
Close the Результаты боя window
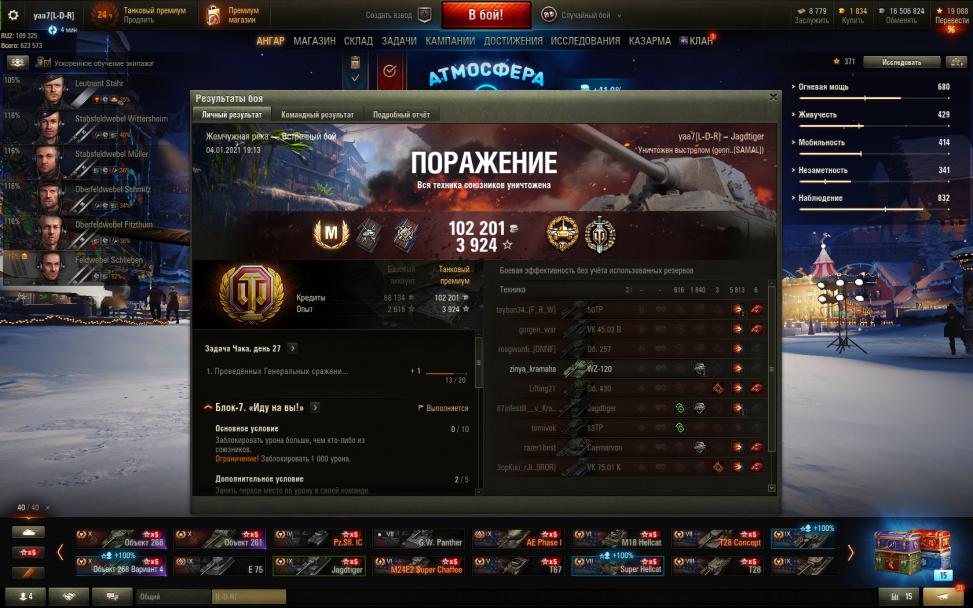(772, 98)
